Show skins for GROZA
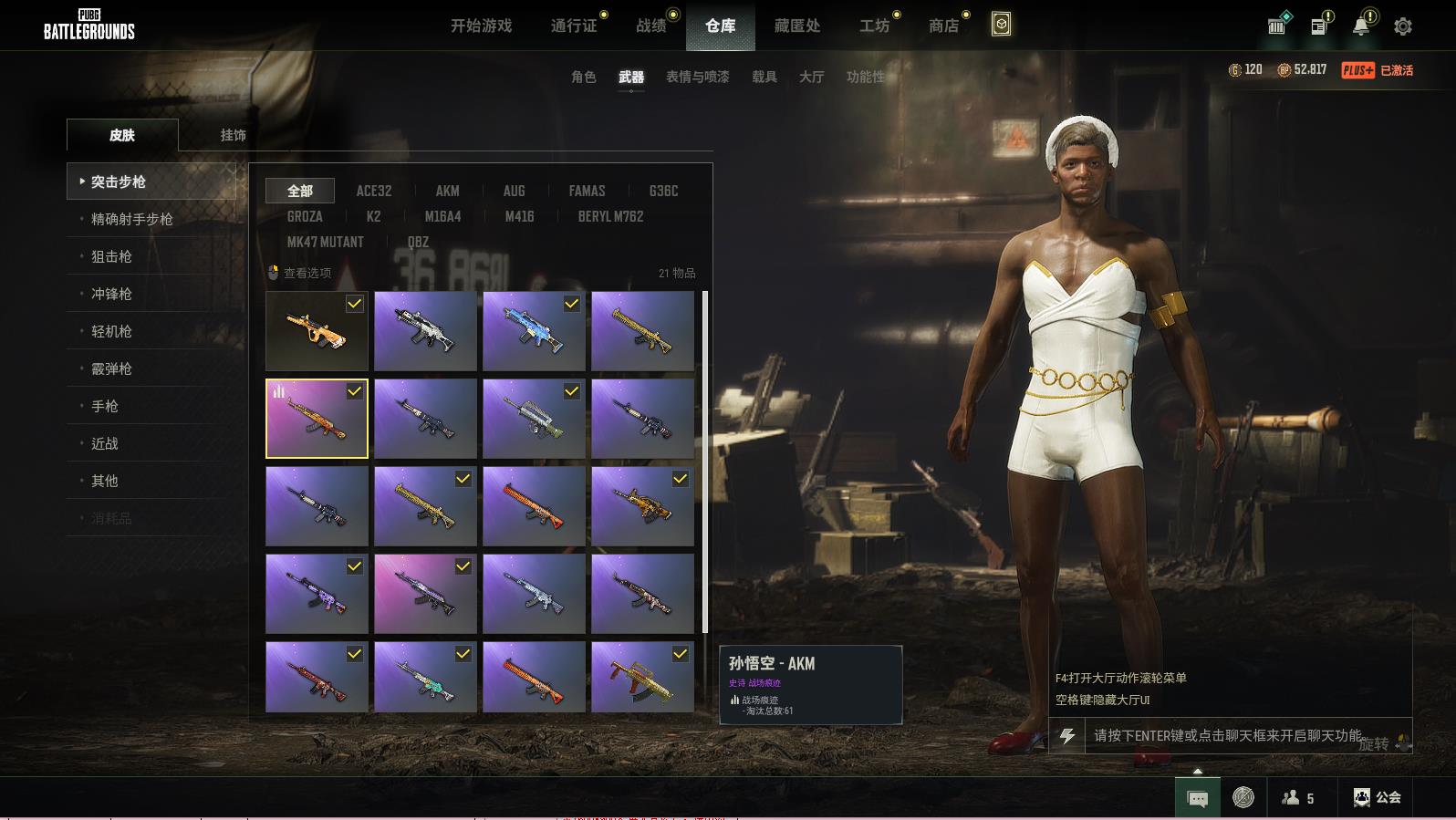This screenshot has height=820, width=1456. click(305, 216)
